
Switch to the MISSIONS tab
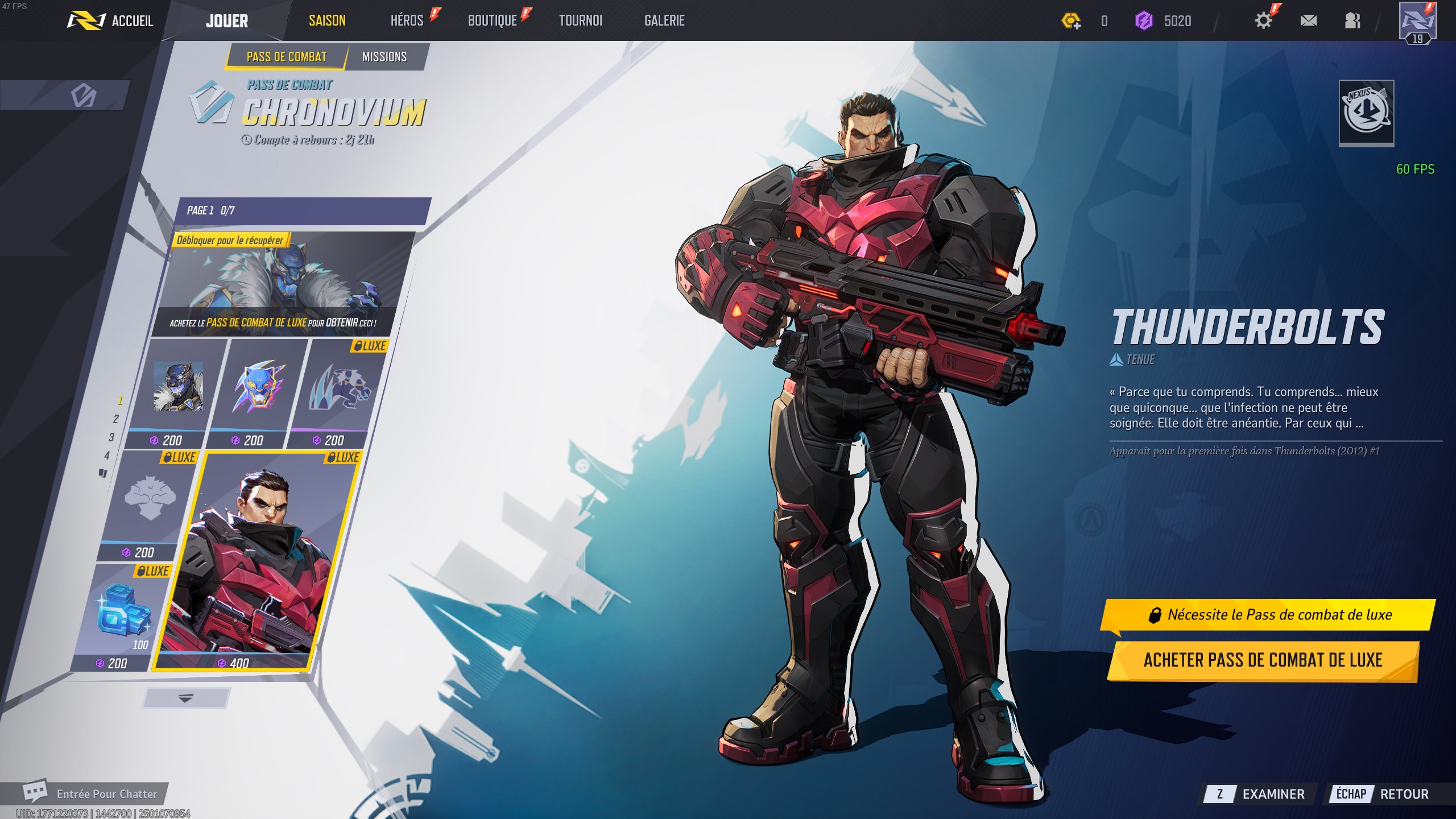click(386, 57)
